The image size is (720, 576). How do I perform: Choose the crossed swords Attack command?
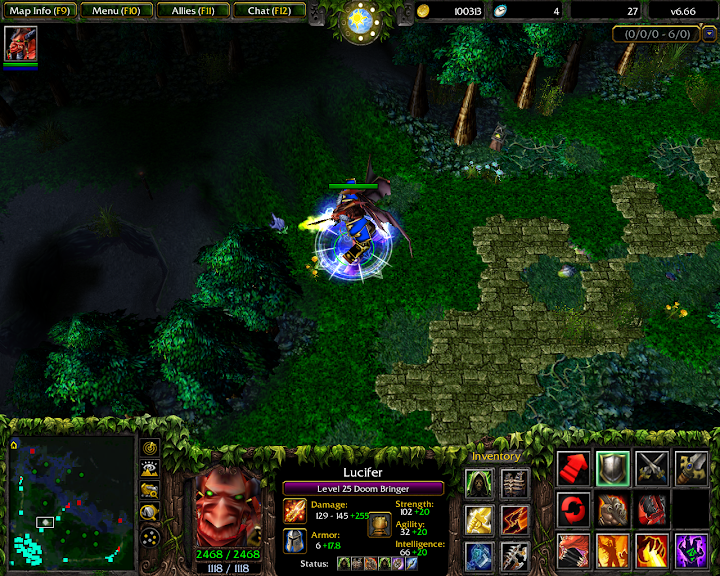click(652, 469)
